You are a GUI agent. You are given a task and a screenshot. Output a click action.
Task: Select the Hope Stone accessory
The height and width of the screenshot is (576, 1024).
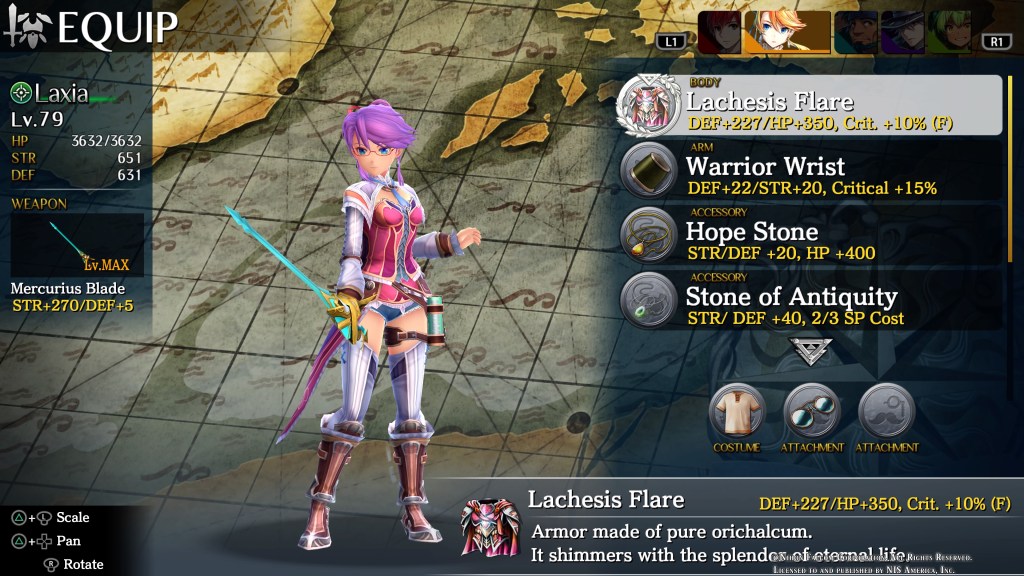810,237
